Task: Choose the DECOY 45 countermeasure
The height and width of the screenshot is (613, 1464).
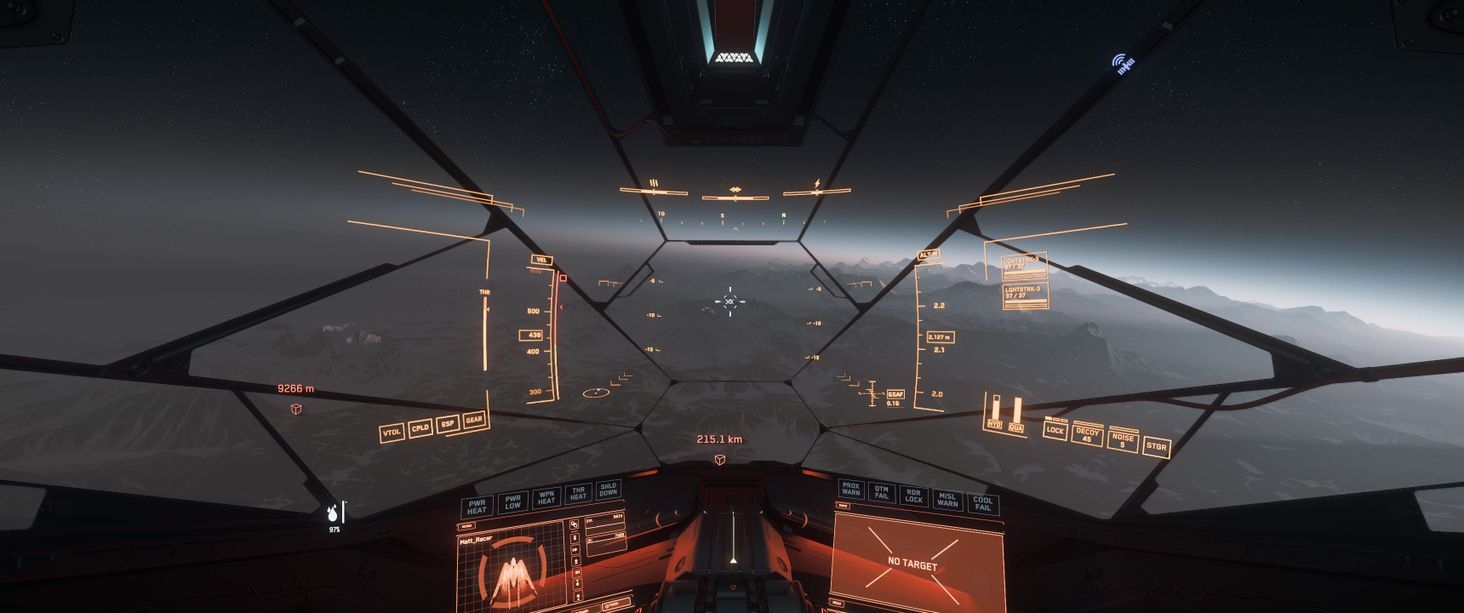Action: [x=1087, y=435]
